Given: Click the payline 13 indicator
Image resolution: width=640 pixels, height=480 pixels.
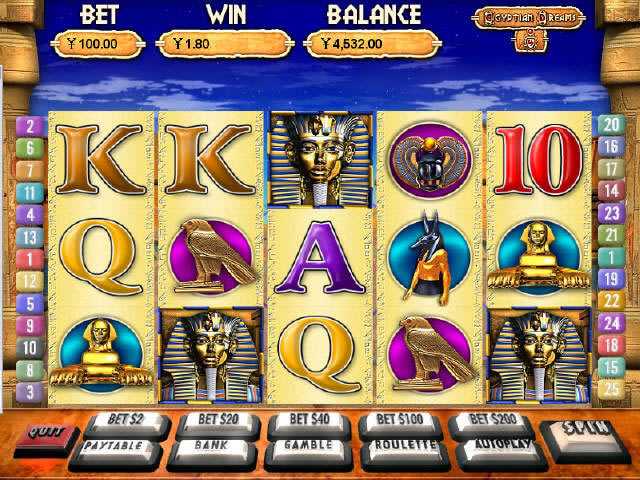Looking at the screenshot, I should click(x=29, y=237).
